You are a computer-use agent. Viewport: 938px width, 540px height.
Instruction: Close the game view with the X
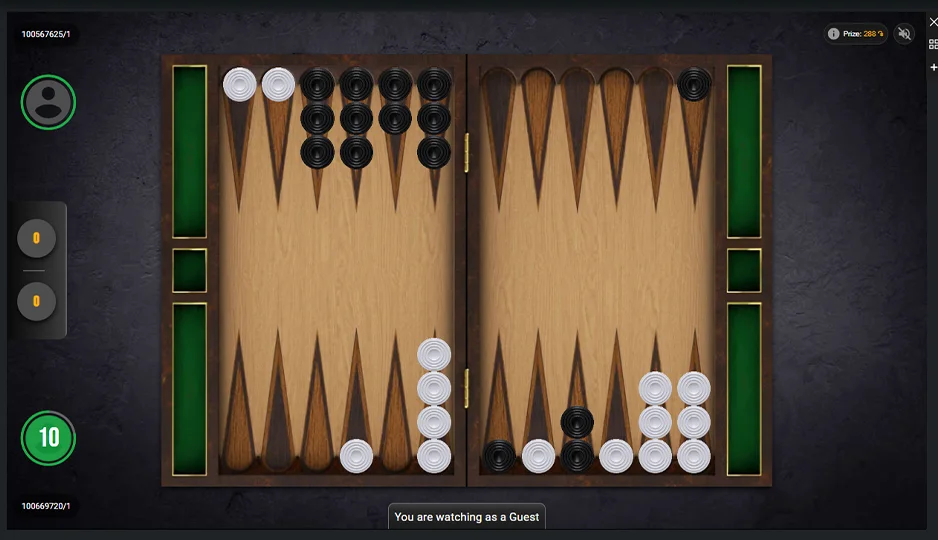pos(933,22)
